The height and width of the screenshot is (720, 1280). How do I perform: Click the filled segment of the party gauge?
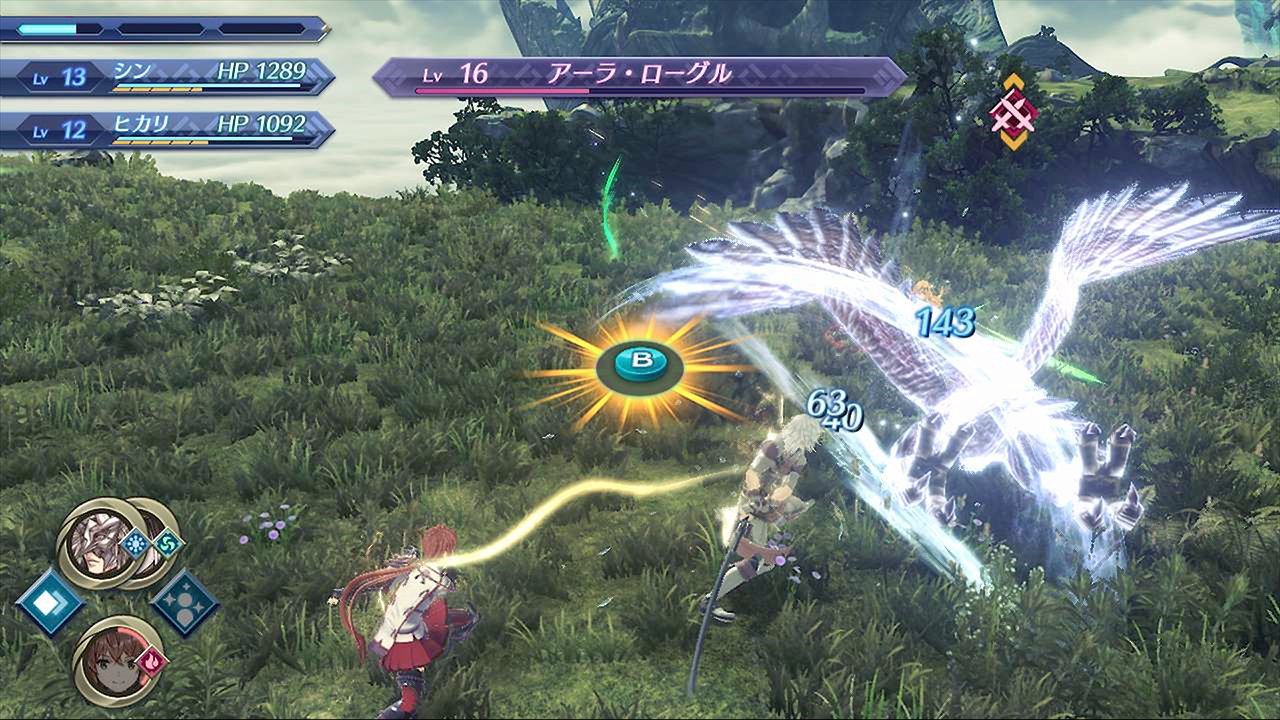(47, 28)
